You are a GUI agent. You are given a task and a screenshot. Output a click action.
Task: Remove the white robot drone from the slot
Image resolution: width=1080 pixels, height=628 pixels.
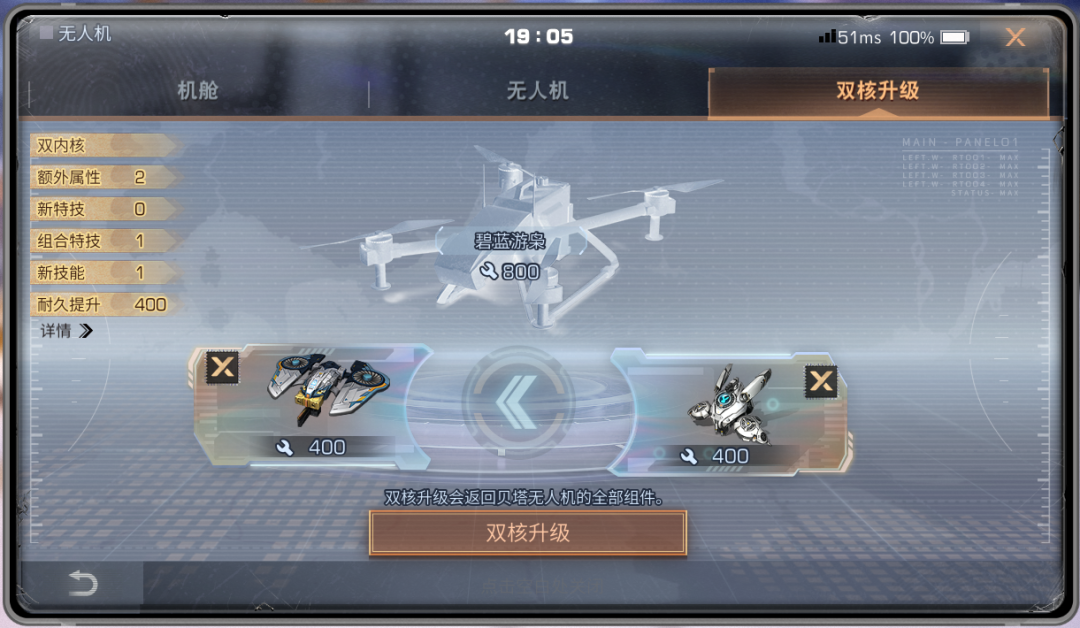pyautogui.click(x=821, y=381)
